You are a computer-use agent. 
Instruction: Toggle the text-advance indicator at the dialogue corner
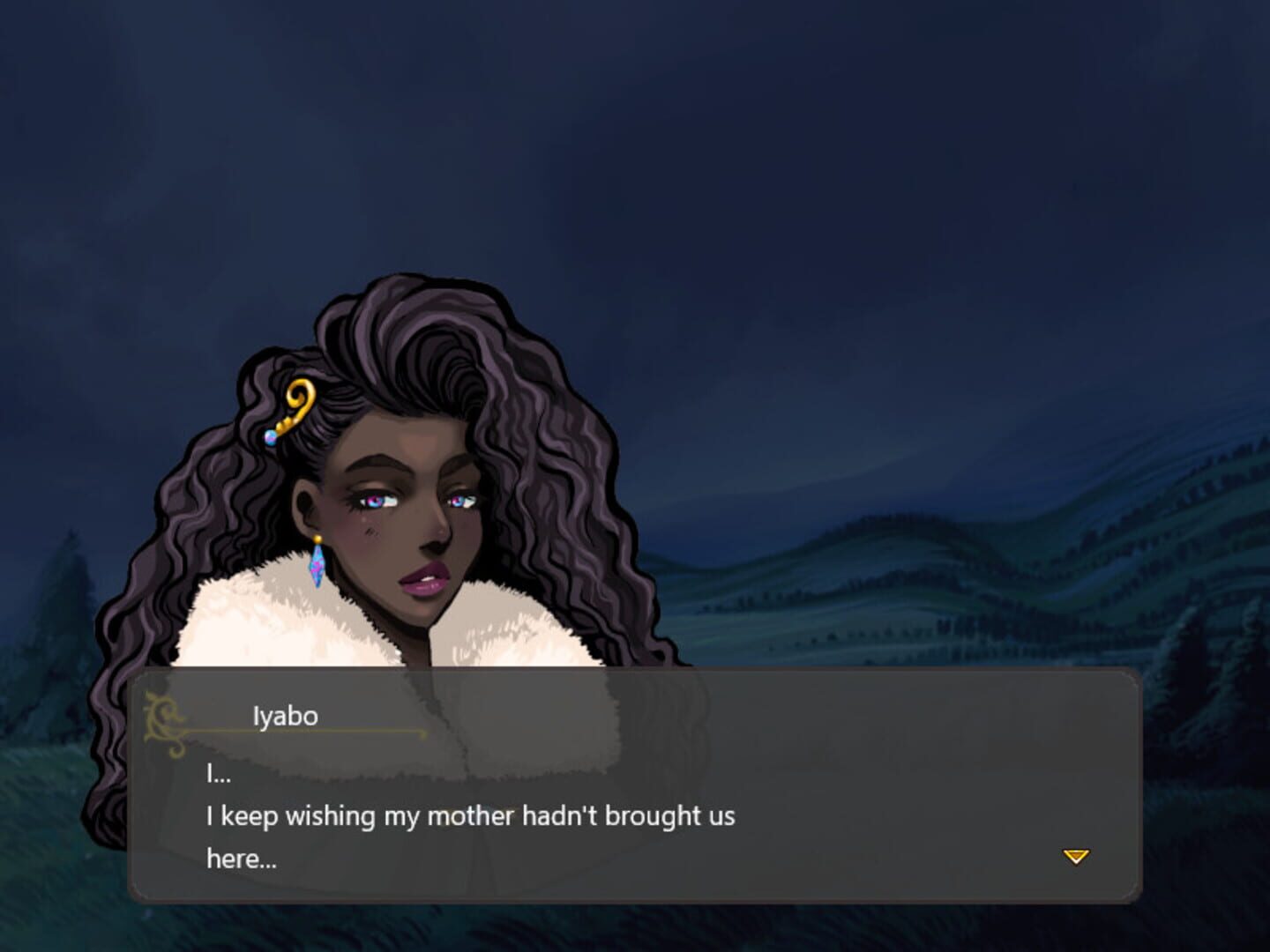click(x=1075, y=856)
